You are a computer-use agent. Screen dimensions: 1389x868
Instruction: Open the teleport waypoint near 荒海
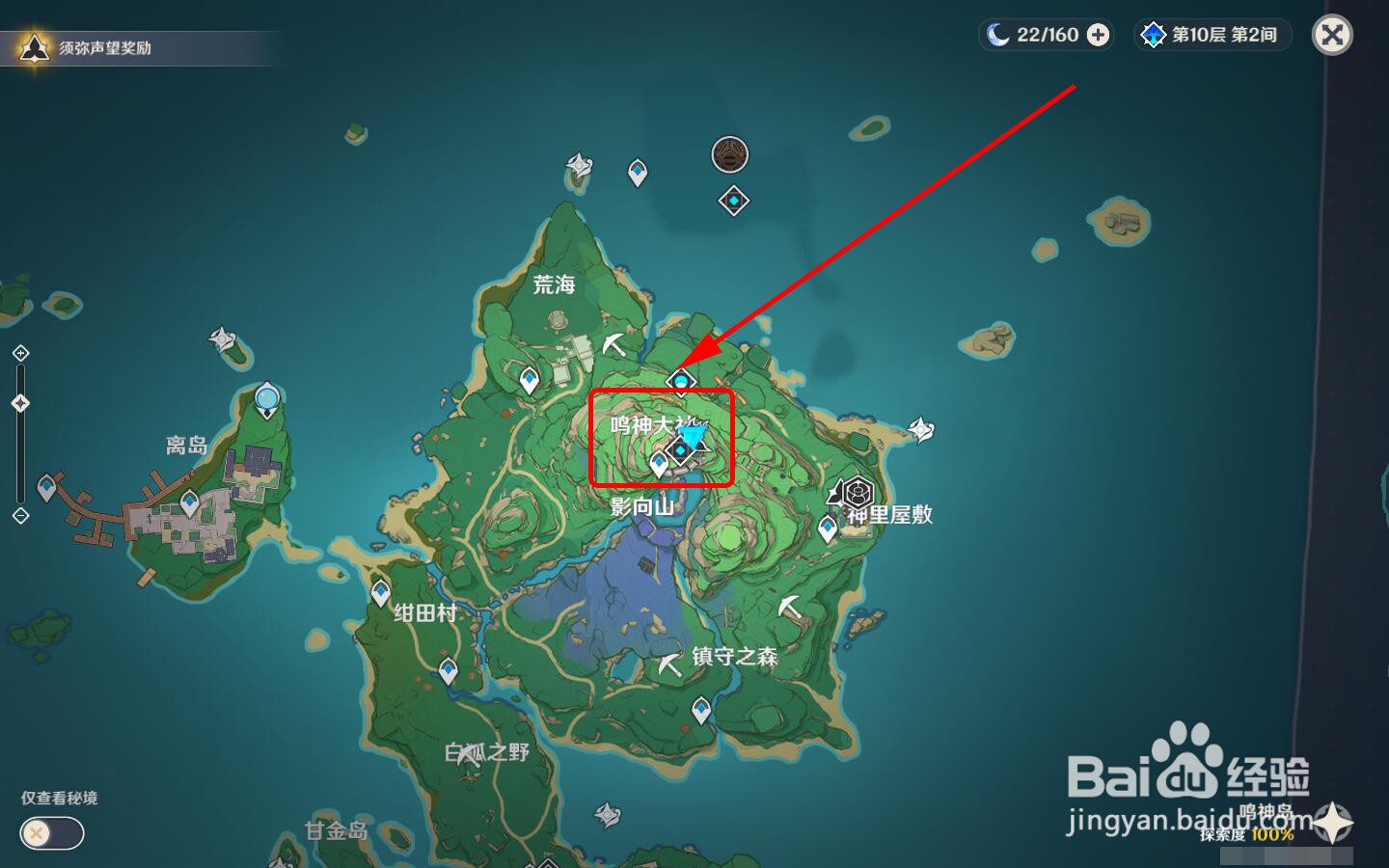tap(529, 378)
